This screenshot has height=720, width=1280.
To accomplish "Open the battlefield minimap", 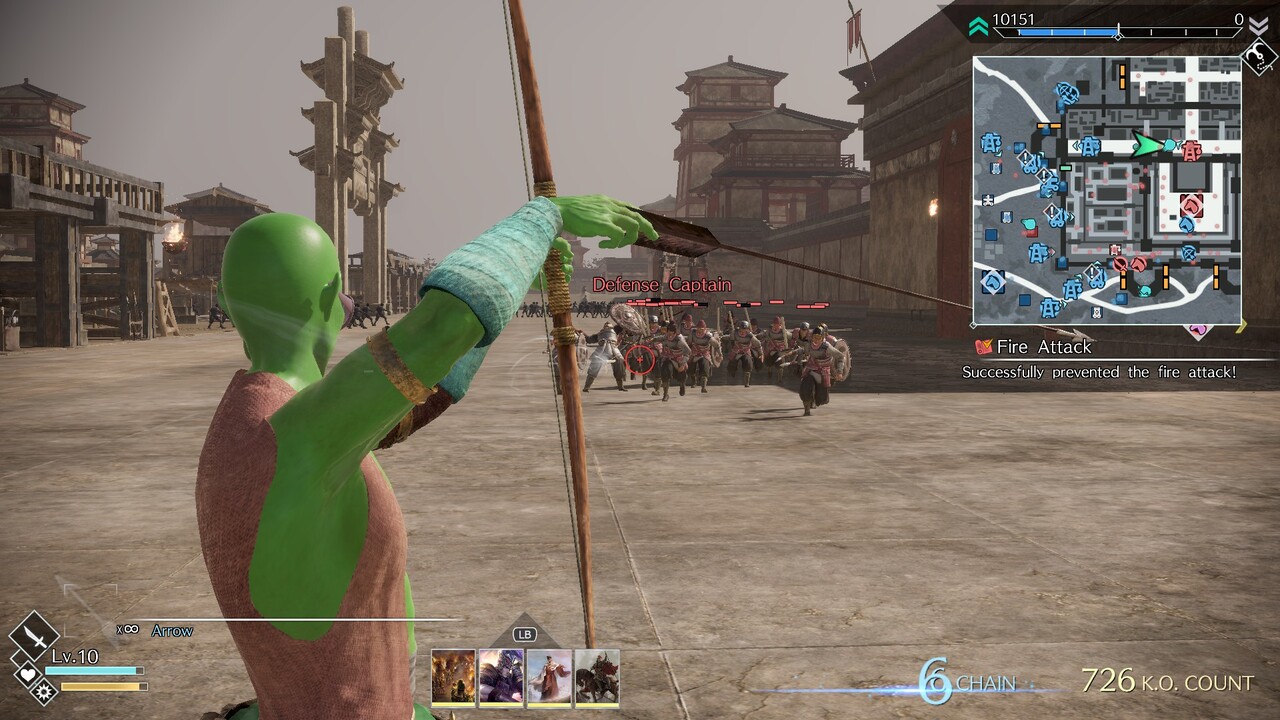I will (1107, 190).
